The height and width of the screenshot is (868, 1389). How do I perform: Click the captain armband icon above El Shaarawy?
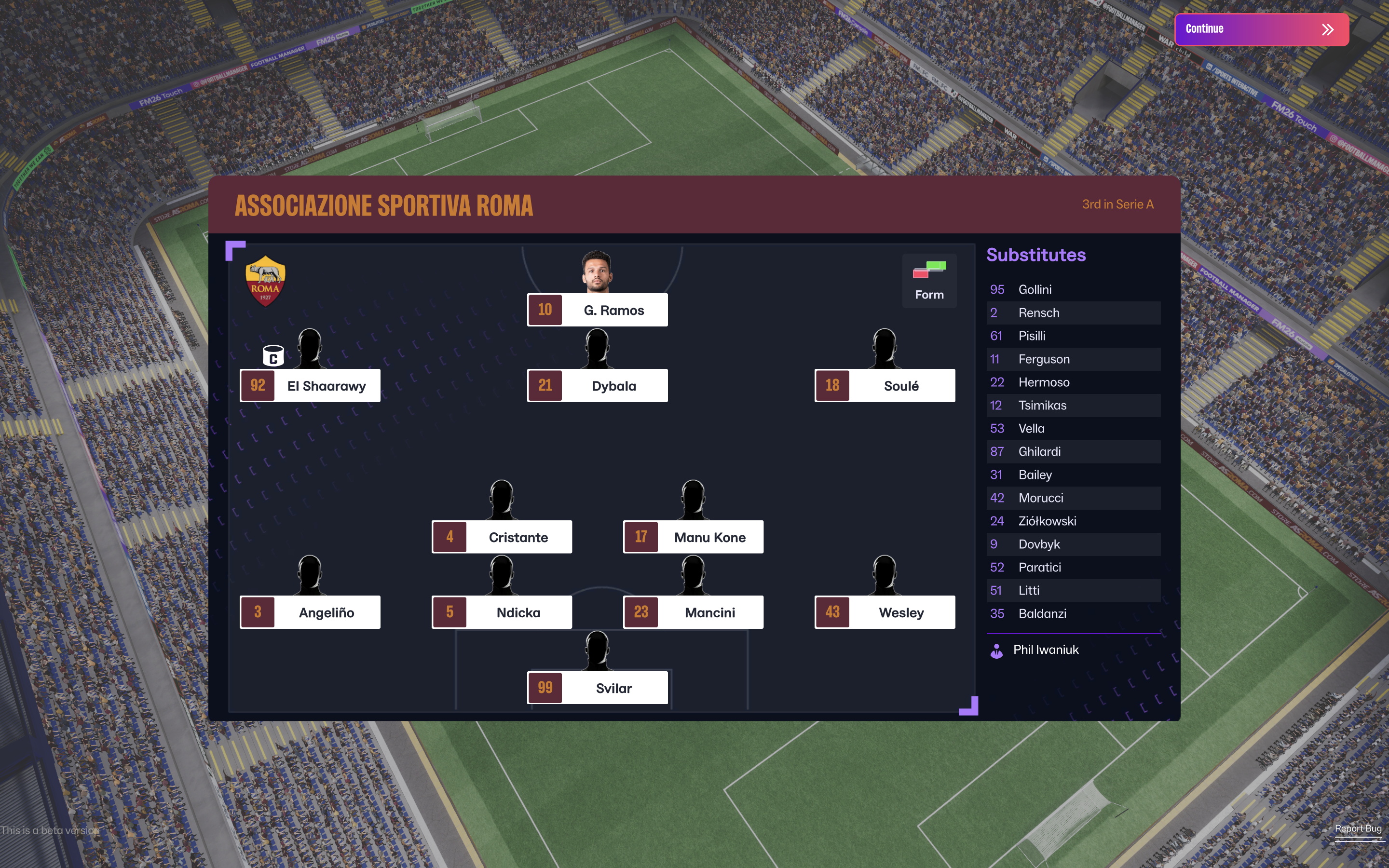[272, 356]
